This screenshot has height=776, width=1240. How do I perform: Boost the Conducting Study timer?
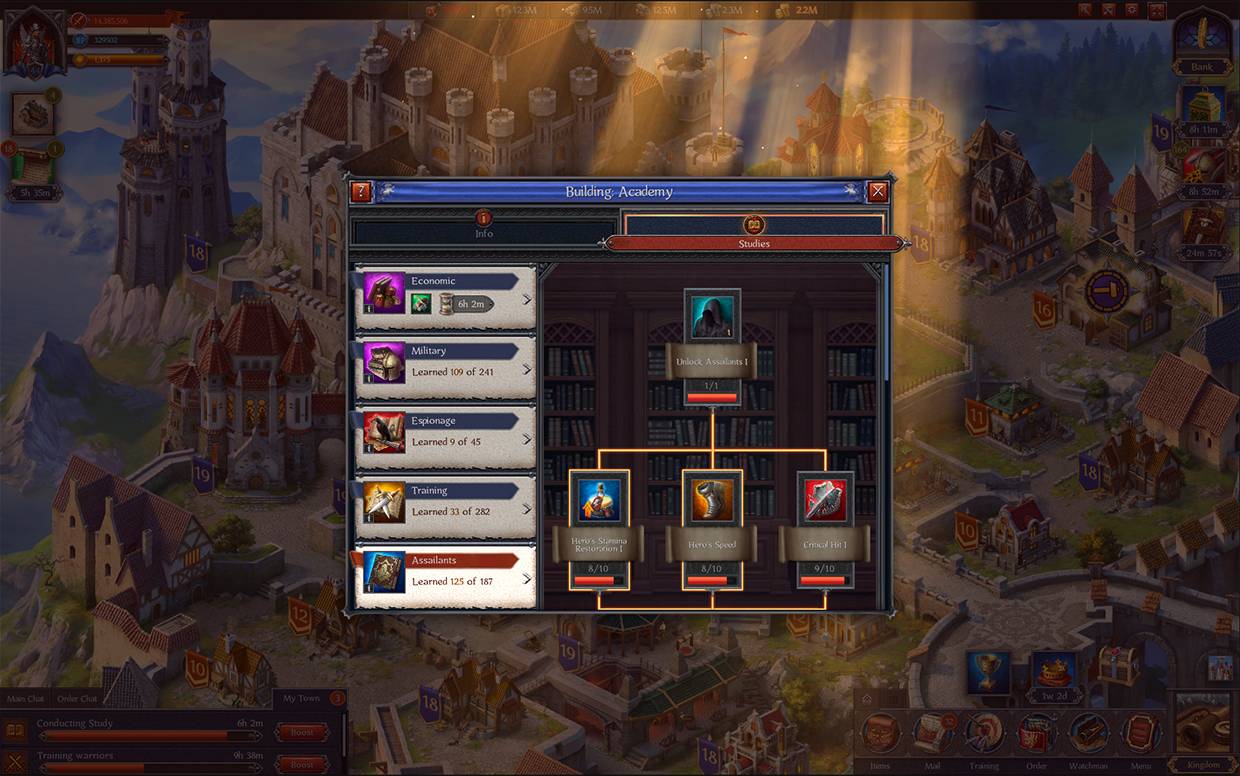[x=301, y=732]
